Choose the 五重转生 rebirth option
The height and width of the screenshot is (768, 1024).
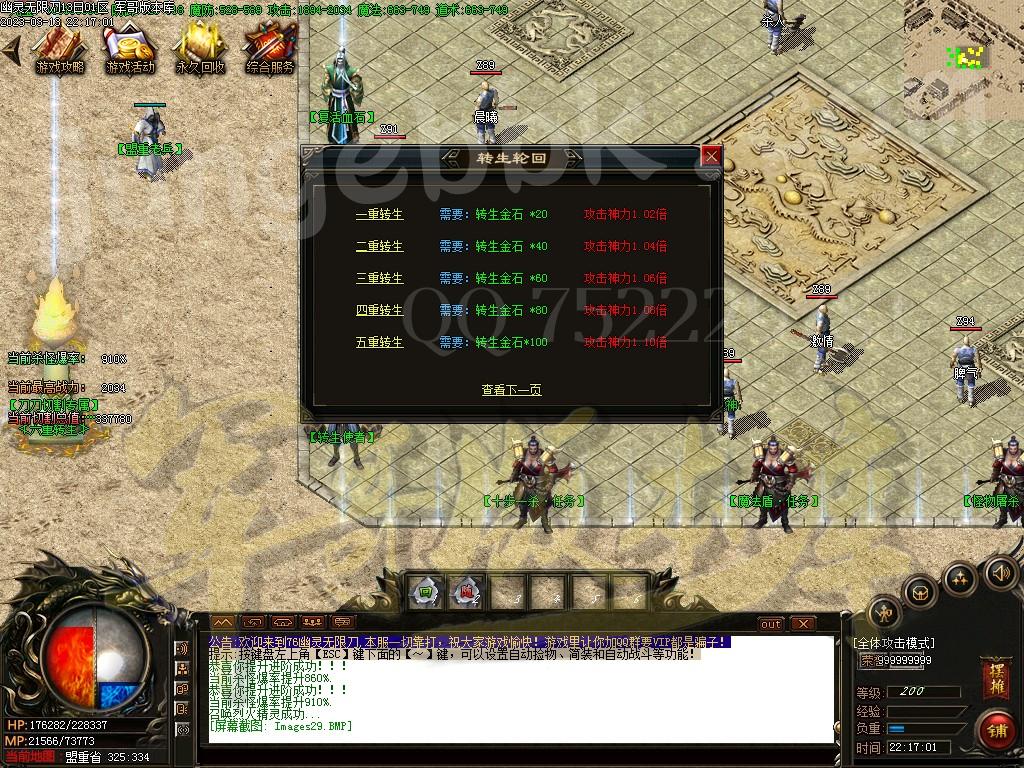379,342
